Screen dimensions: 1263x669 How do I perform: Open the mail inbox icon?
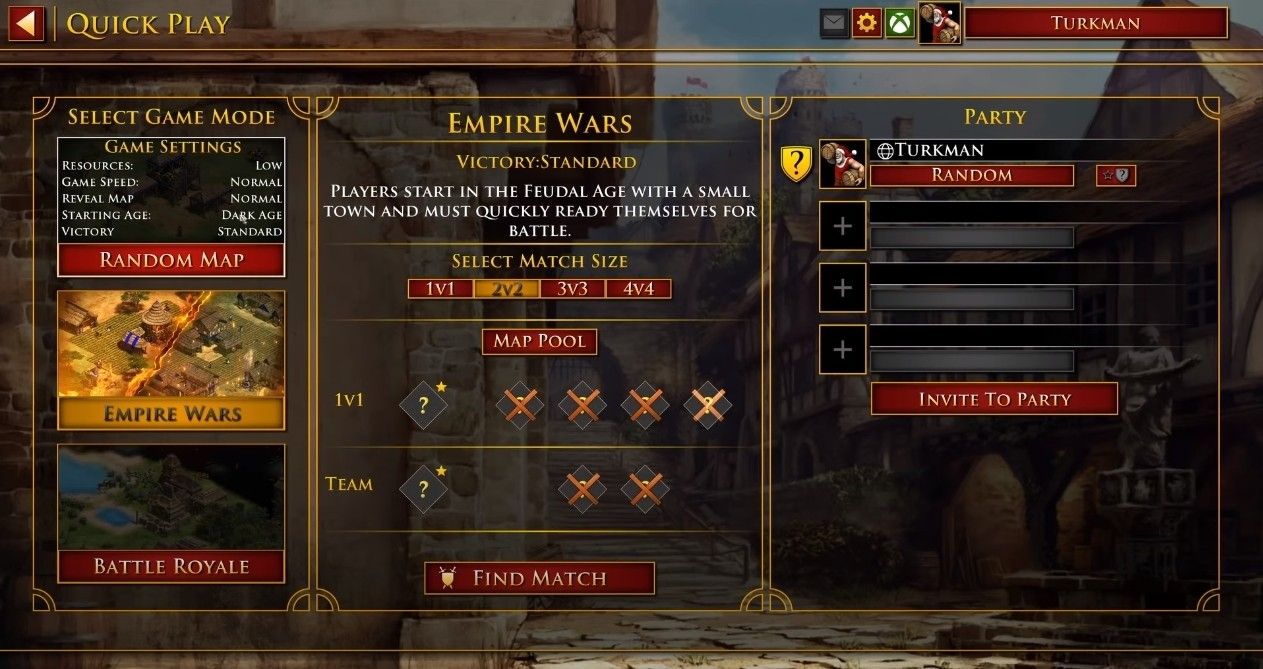pyautogui.click(x=834, y=23)
